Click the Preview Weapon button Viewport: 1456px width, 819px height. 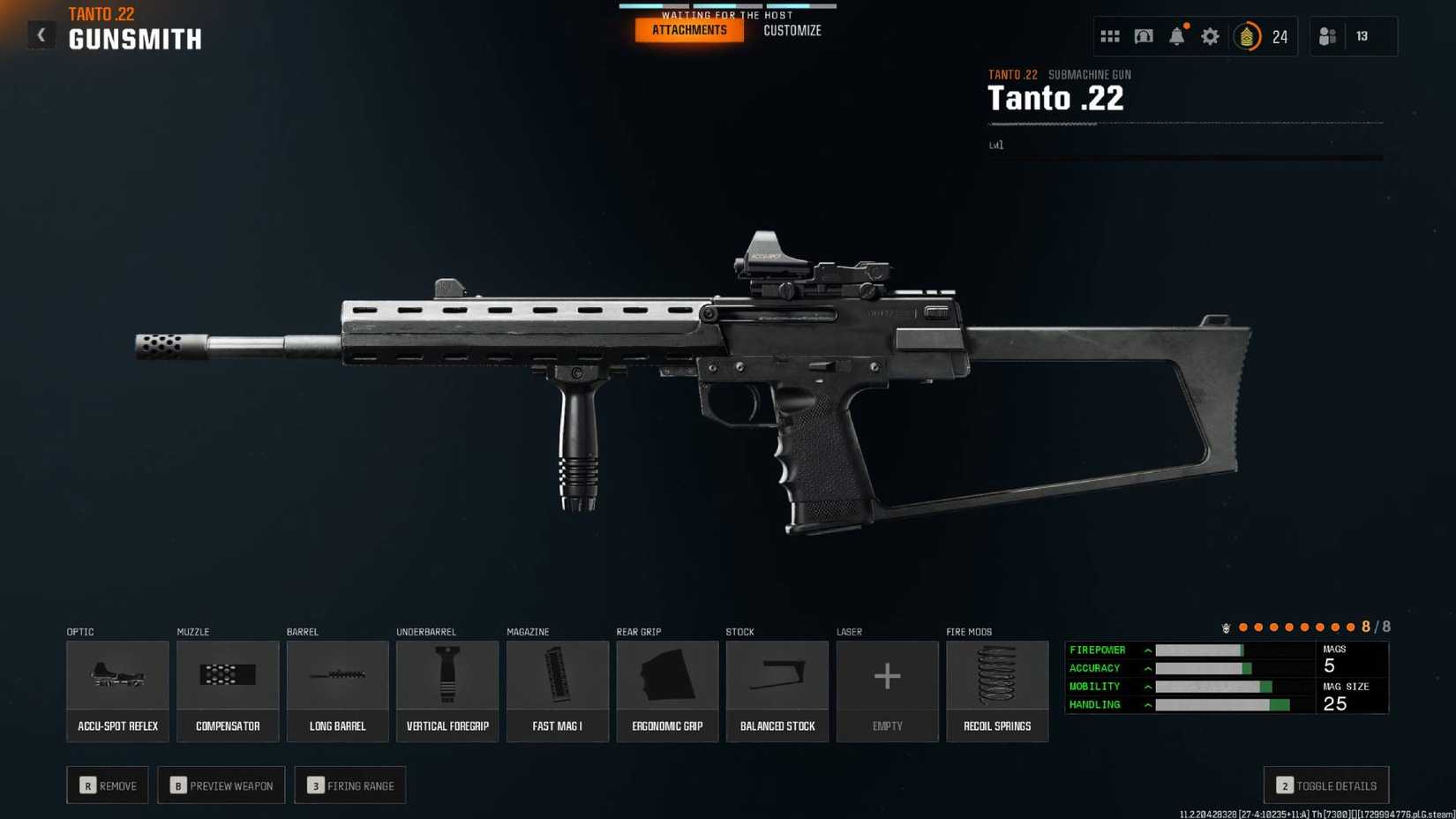(x=221, y=785)
